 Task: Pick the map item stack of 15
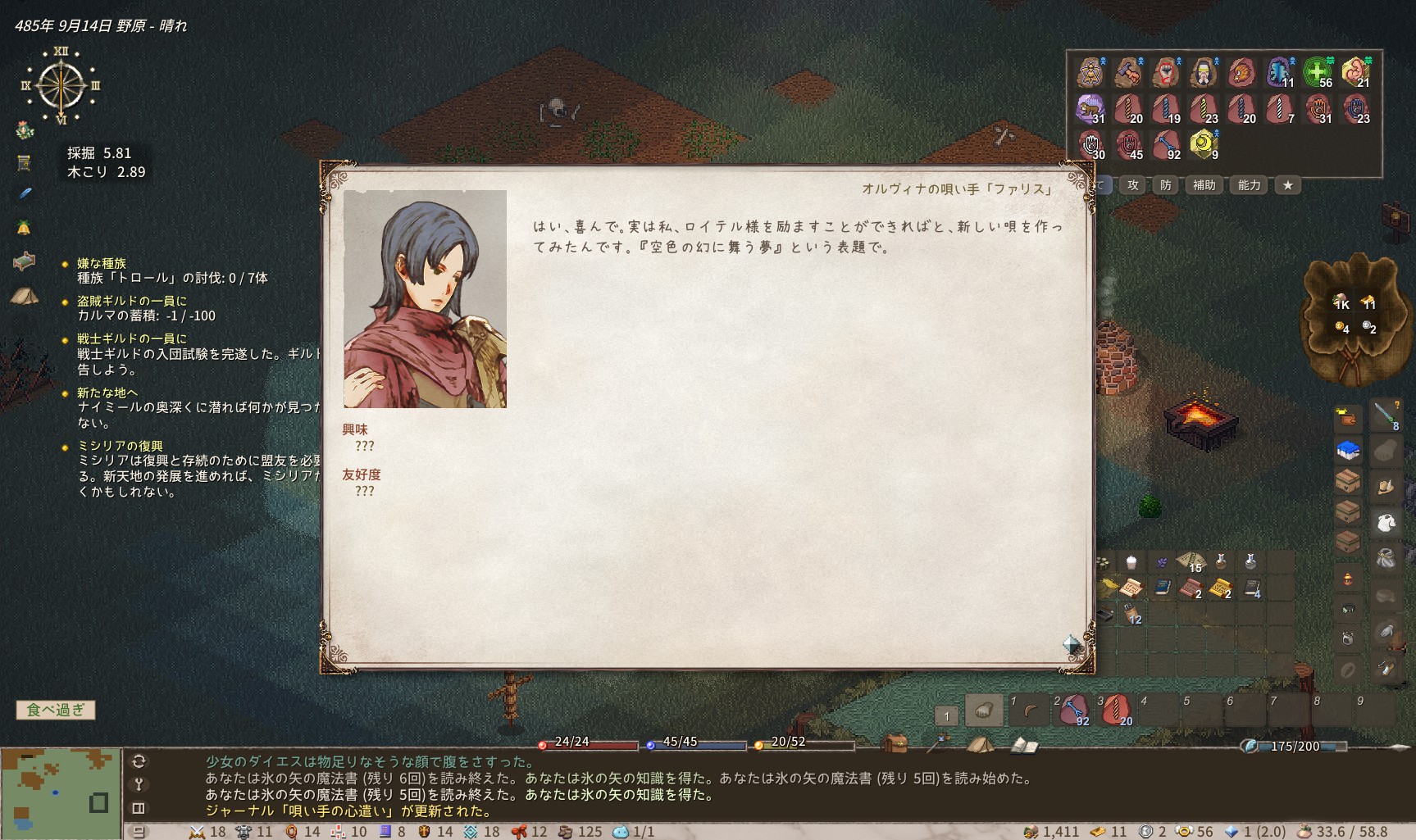click(x=1190, y=562)
